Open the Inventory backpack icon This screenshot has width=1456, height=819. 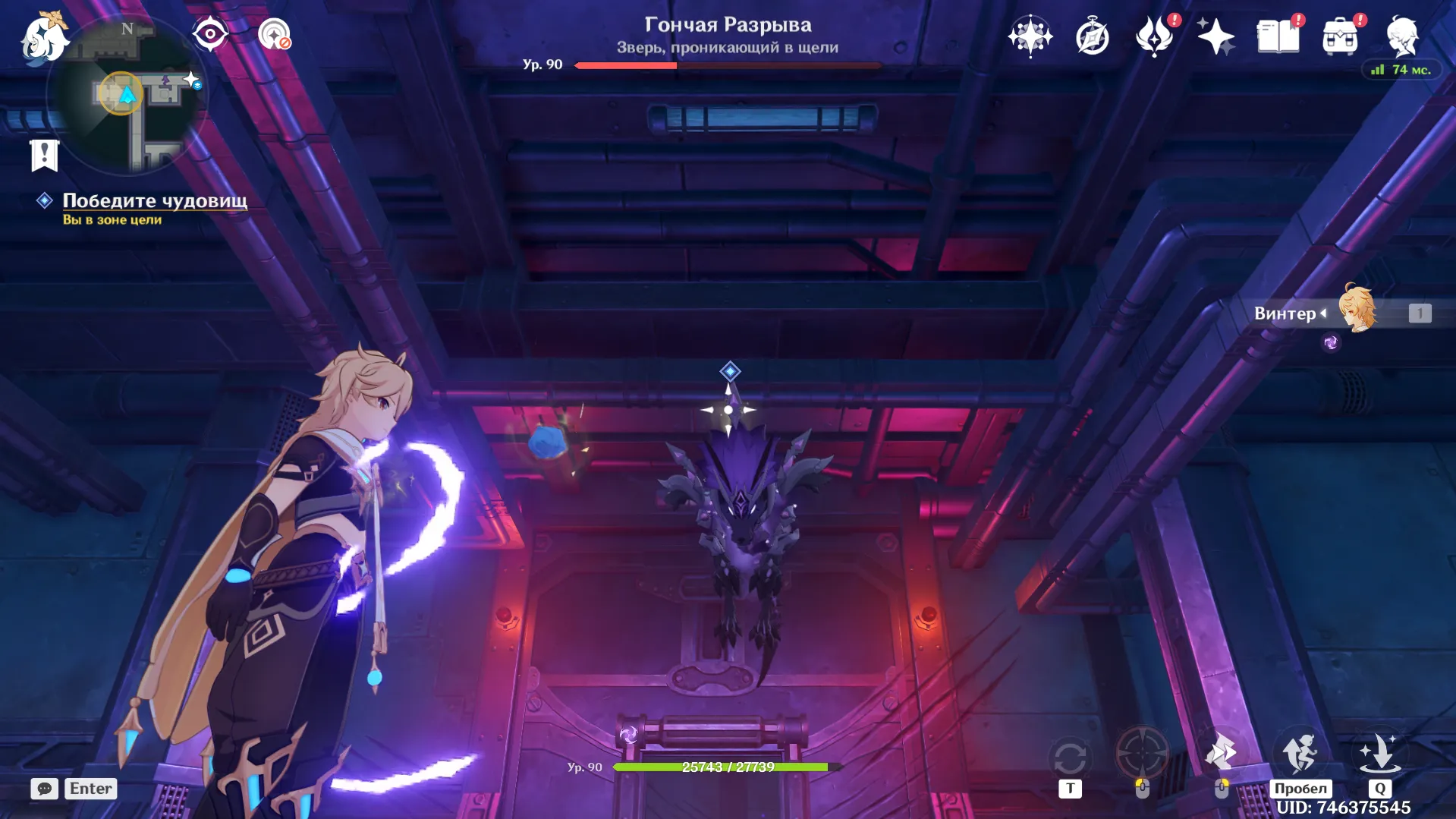[1341, 36]
